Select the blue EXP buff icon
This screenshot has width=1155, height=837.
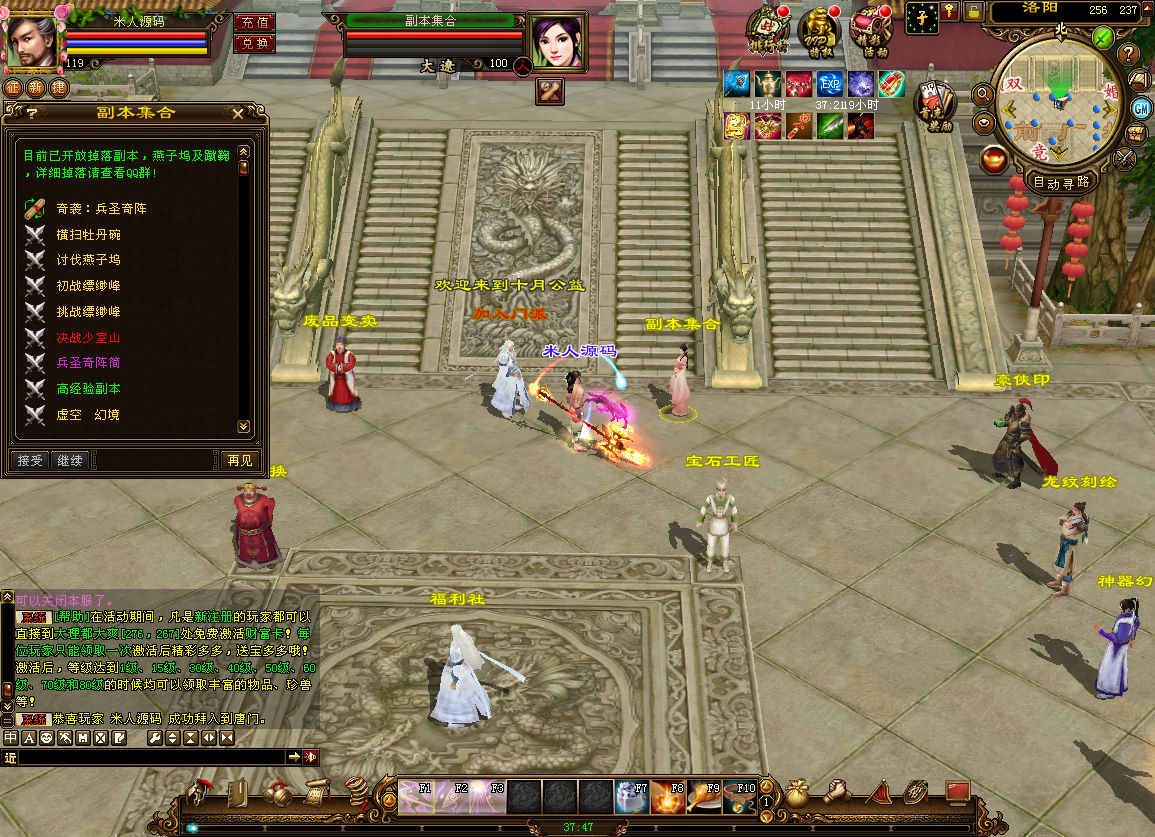[x=830, y=84]
